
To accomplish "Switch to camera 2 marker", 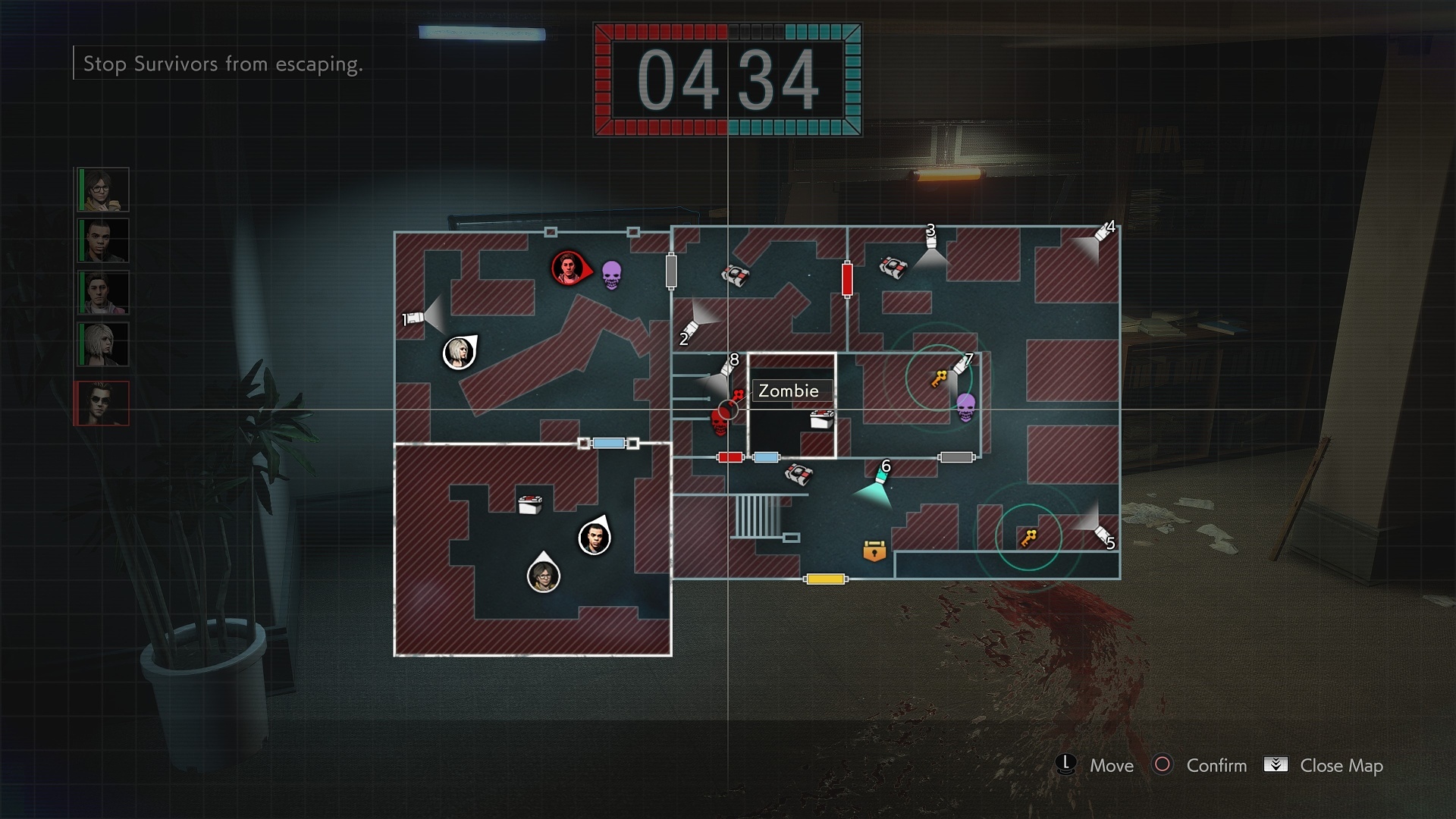I will tap(691, 329).
